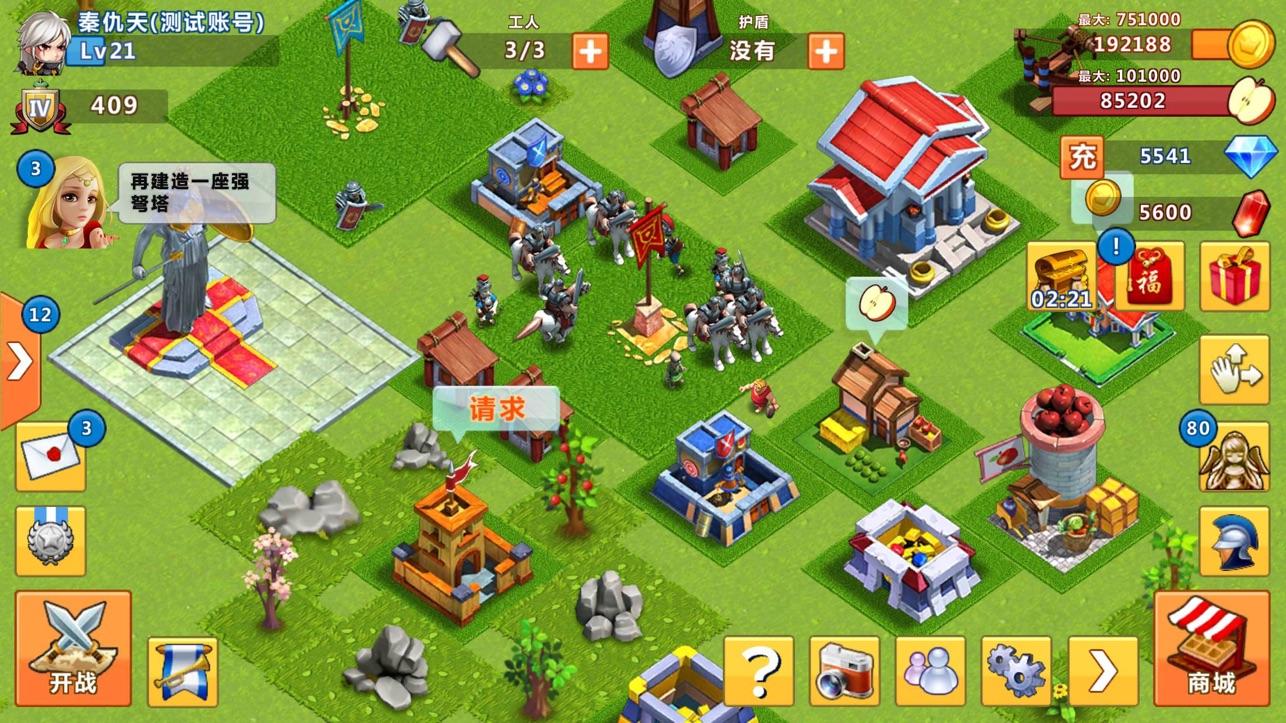Screen dimensions: 1286x723
Task: Open the friends list icon
Action: click(x=931, y=671)
